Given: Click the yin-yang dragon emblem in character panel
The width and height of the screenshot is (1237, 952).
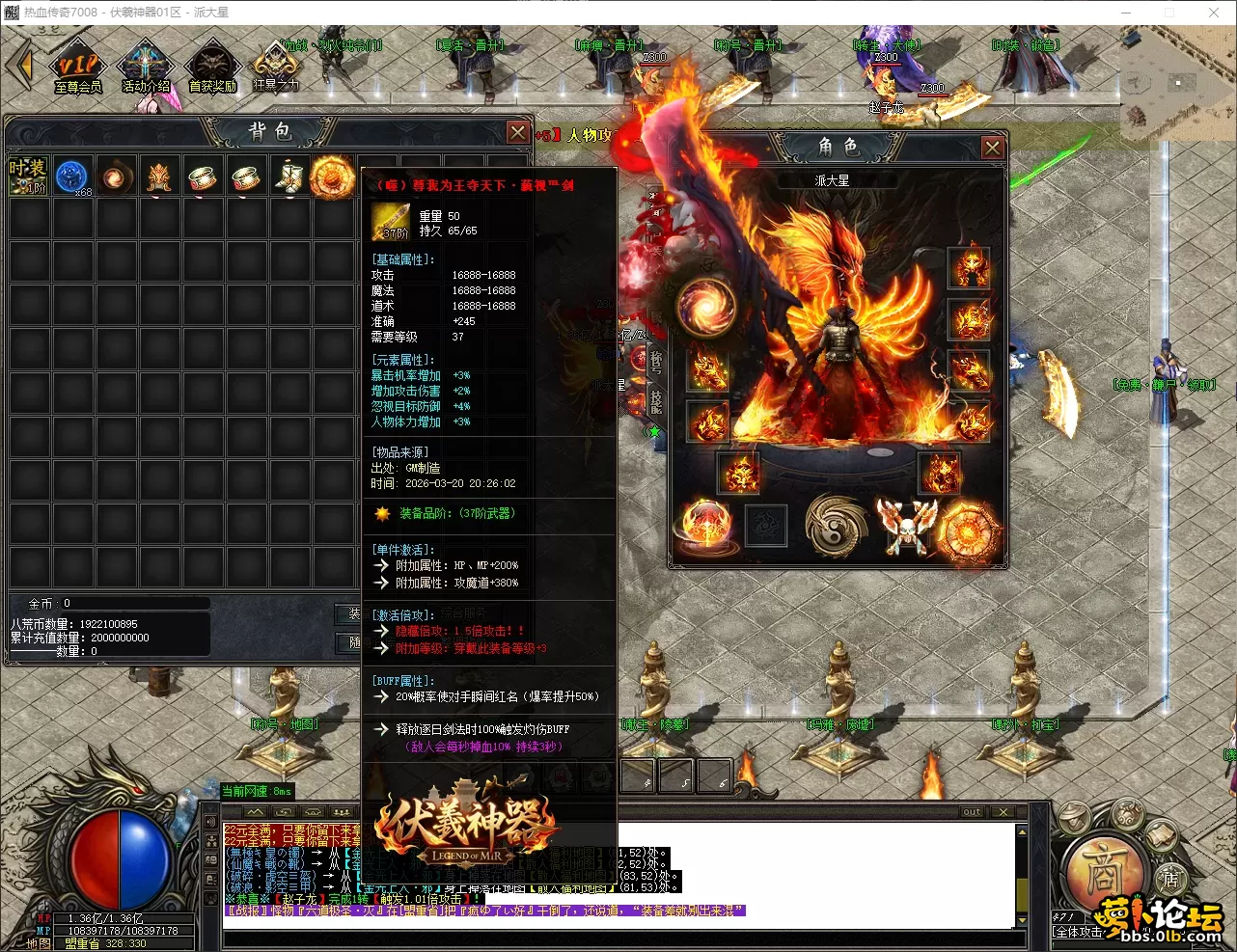Looking at the screenshot, I should click(836, 527).
